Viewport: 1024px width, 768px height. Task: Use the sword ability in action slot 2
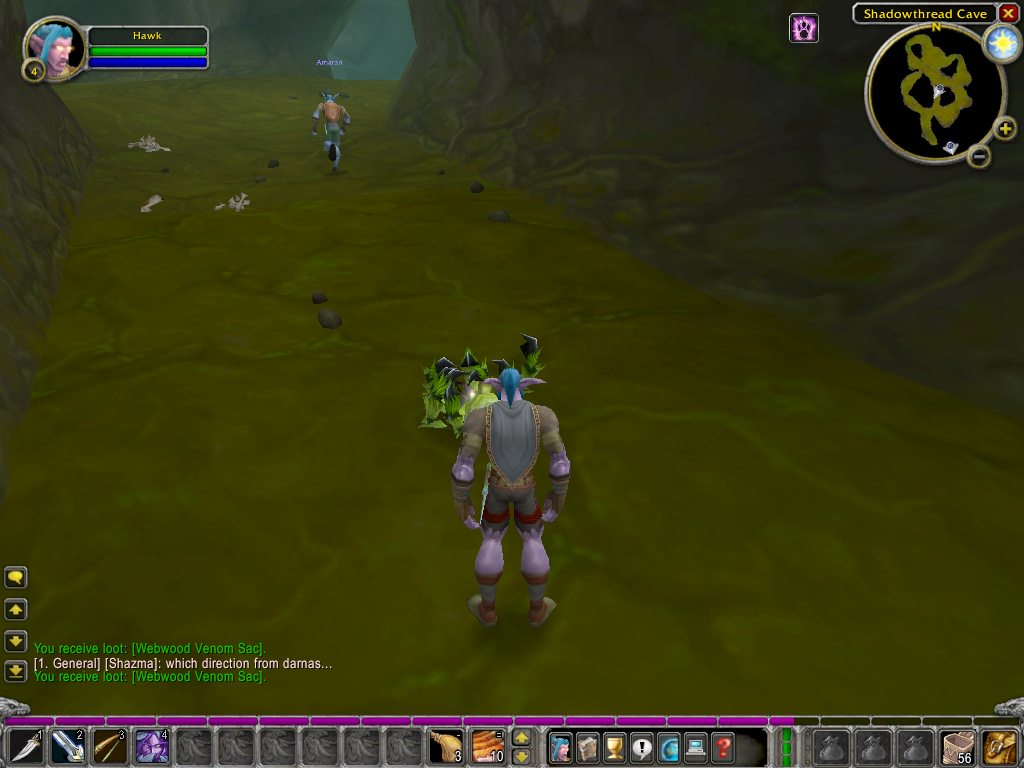68,747
